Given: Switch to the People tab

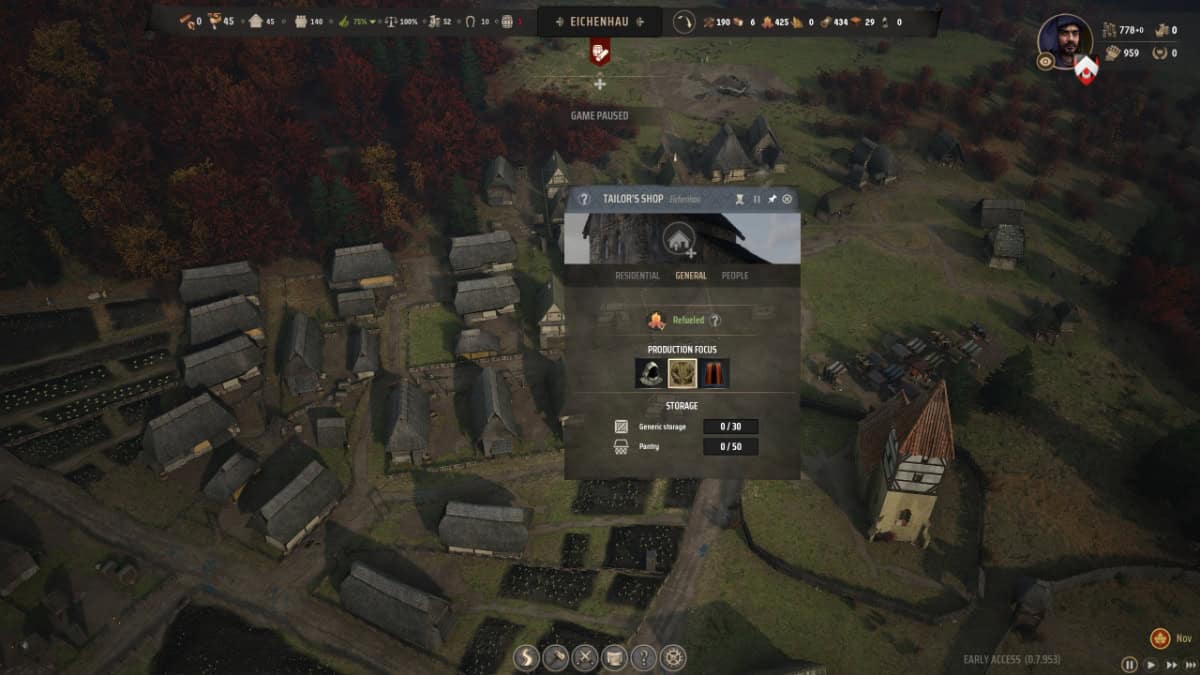Looking at the screenshot, I should click(735, 275).
